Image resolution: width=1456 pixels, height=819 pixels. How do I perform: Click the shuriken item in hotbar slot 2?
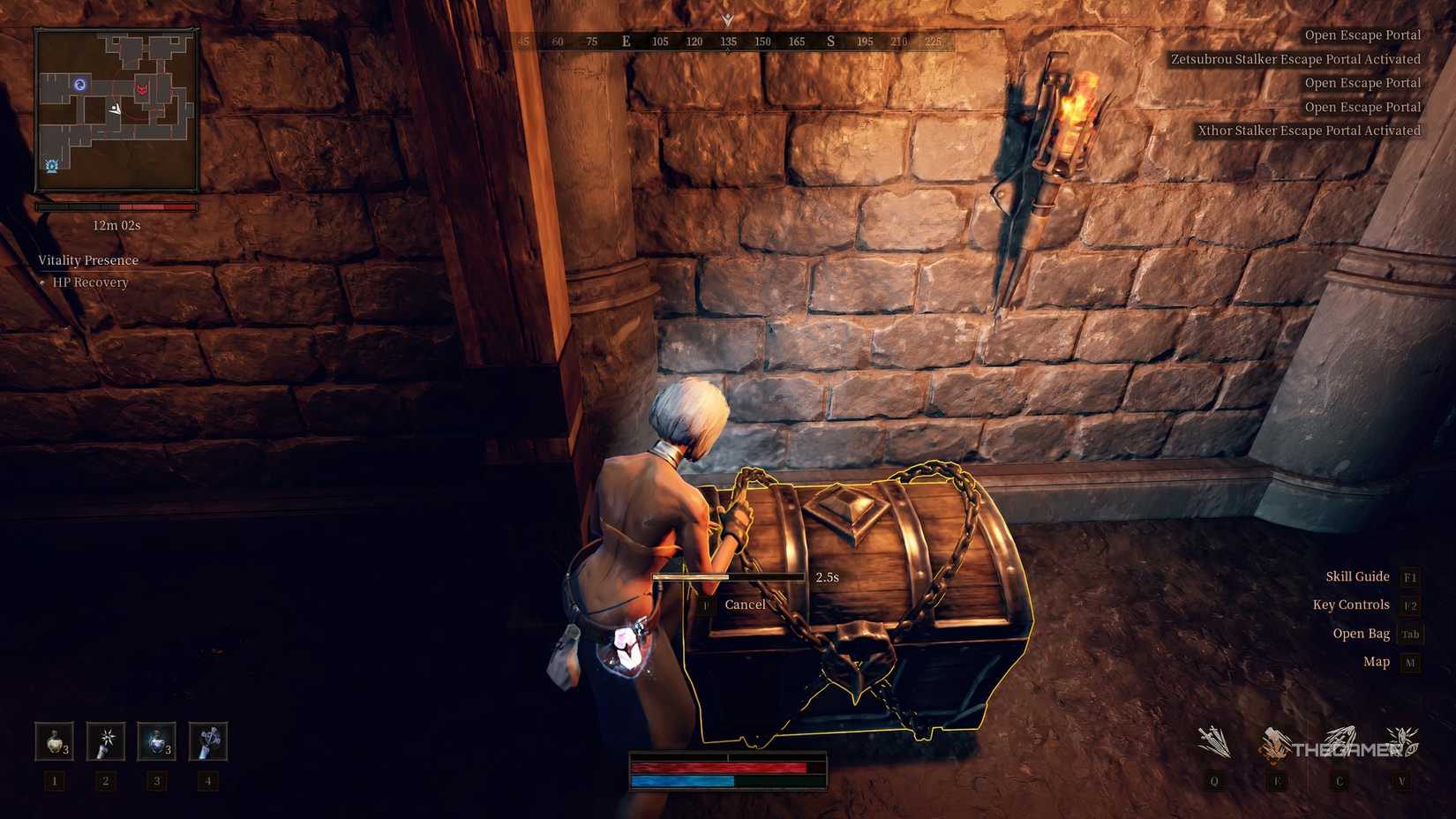coord(104,741)
